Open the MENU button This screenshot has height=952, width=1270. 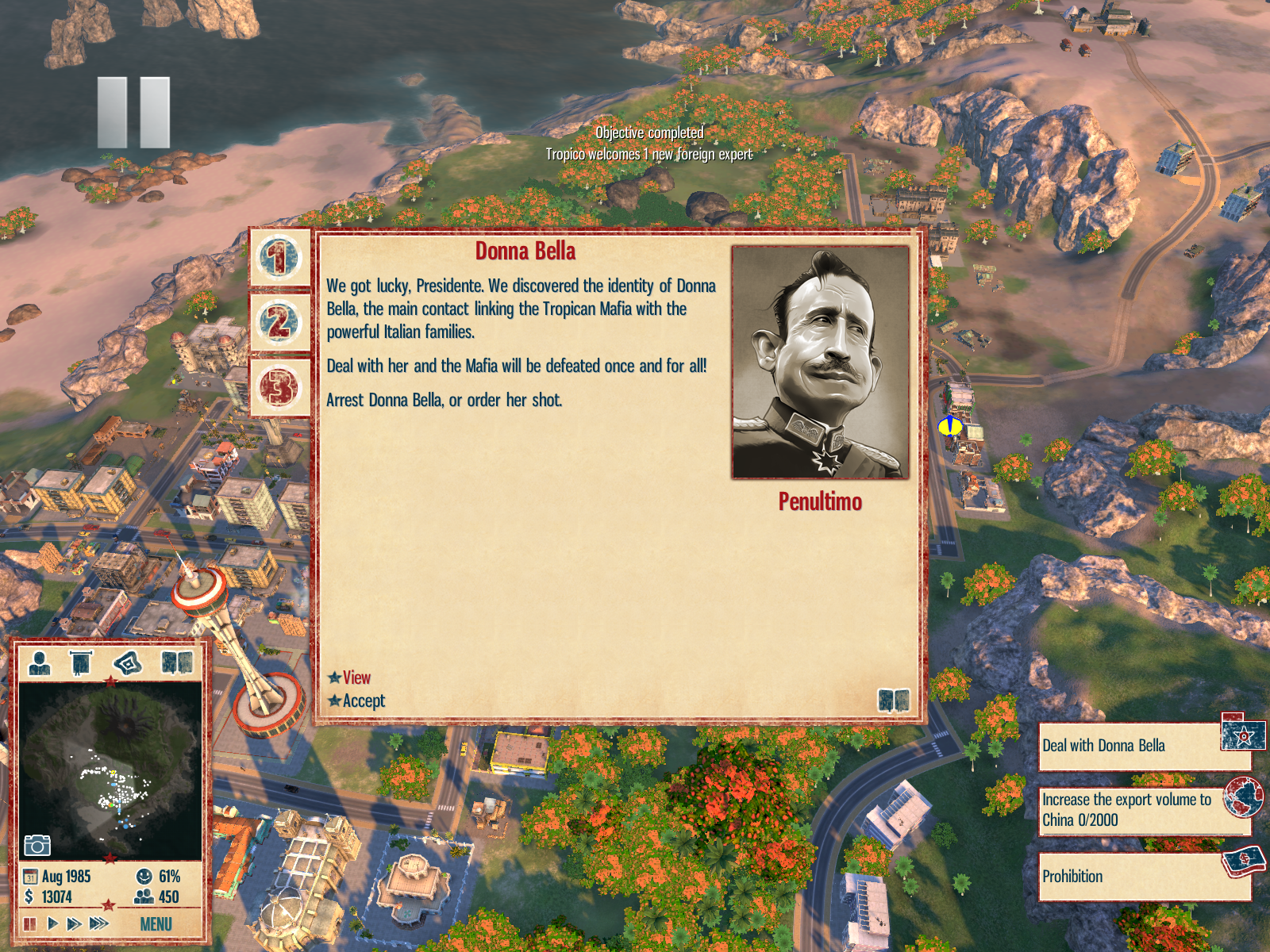(156, 924)
